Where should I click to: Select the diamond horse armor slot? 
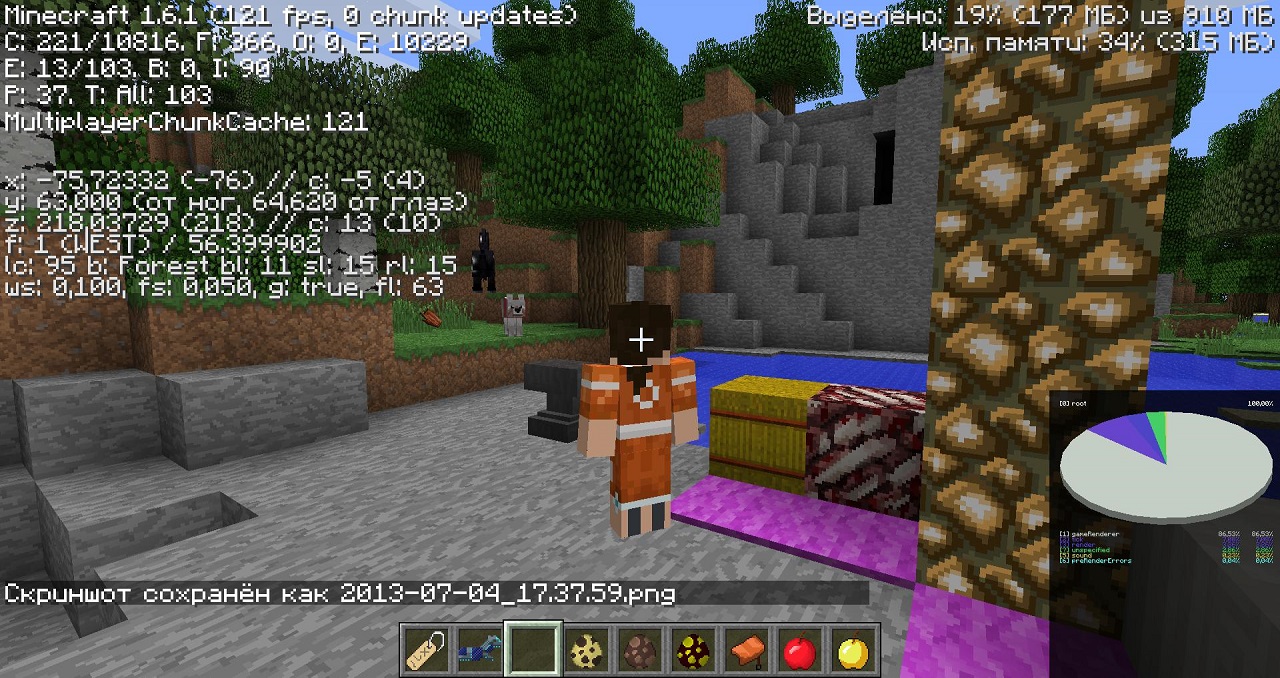tap(479, 651)
